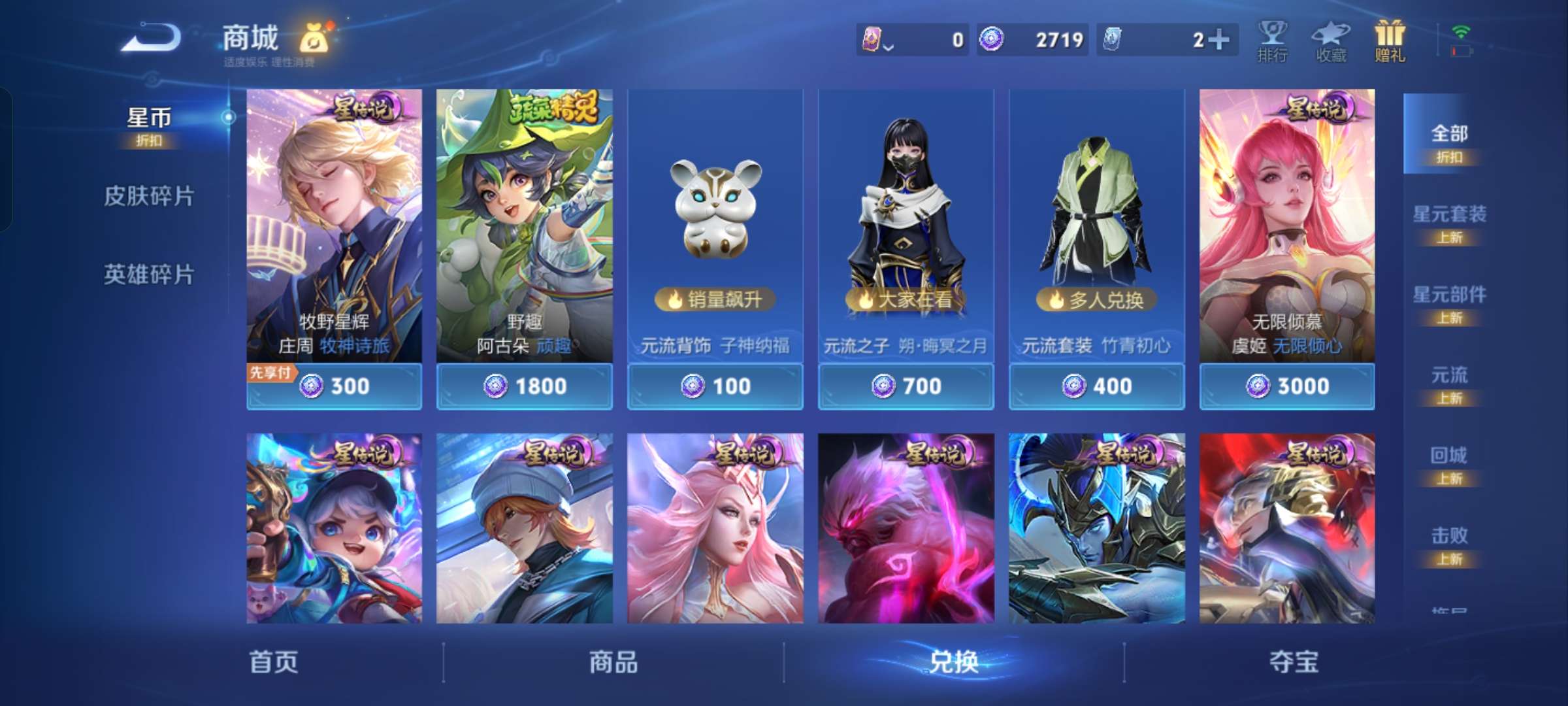The height and width of the screenshot is (706, 1568).
Task: Open the 虞姬 无限倾慕 skin card
Action: coord(1286,229)
